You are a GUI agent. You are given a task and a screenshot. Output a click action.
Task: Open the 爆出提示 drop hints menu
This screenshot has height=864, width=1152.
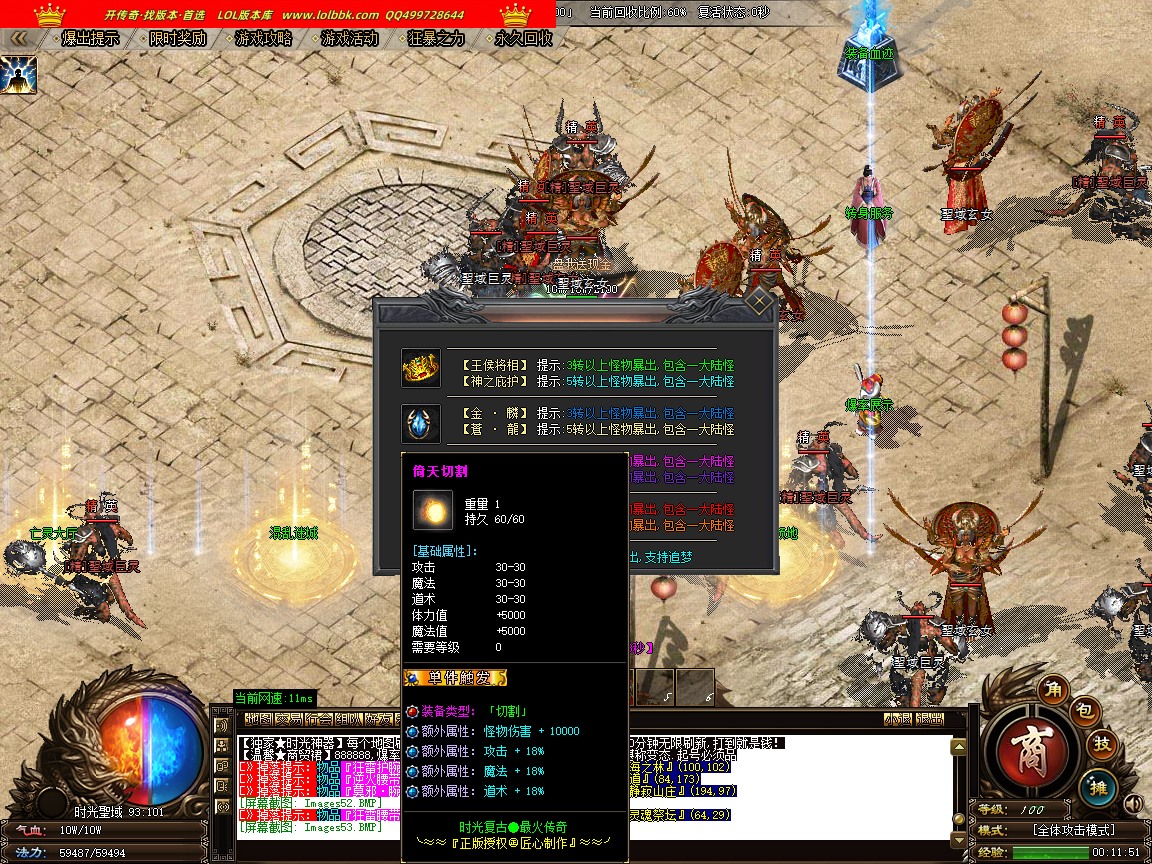click(90, 39)
